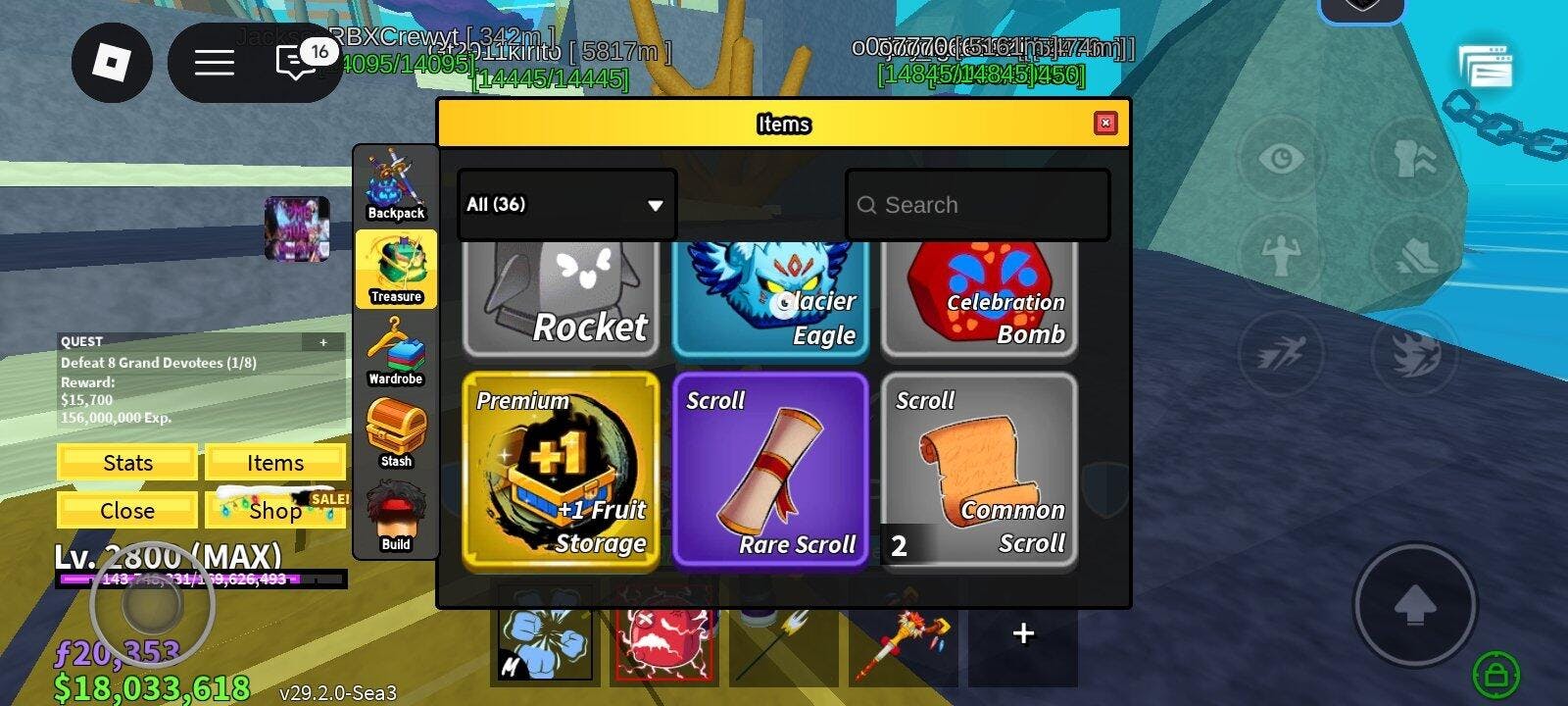This screenshot has width=1568, height=706.
Task: Pick the Rare Scroll item
Action: [770, 471]
